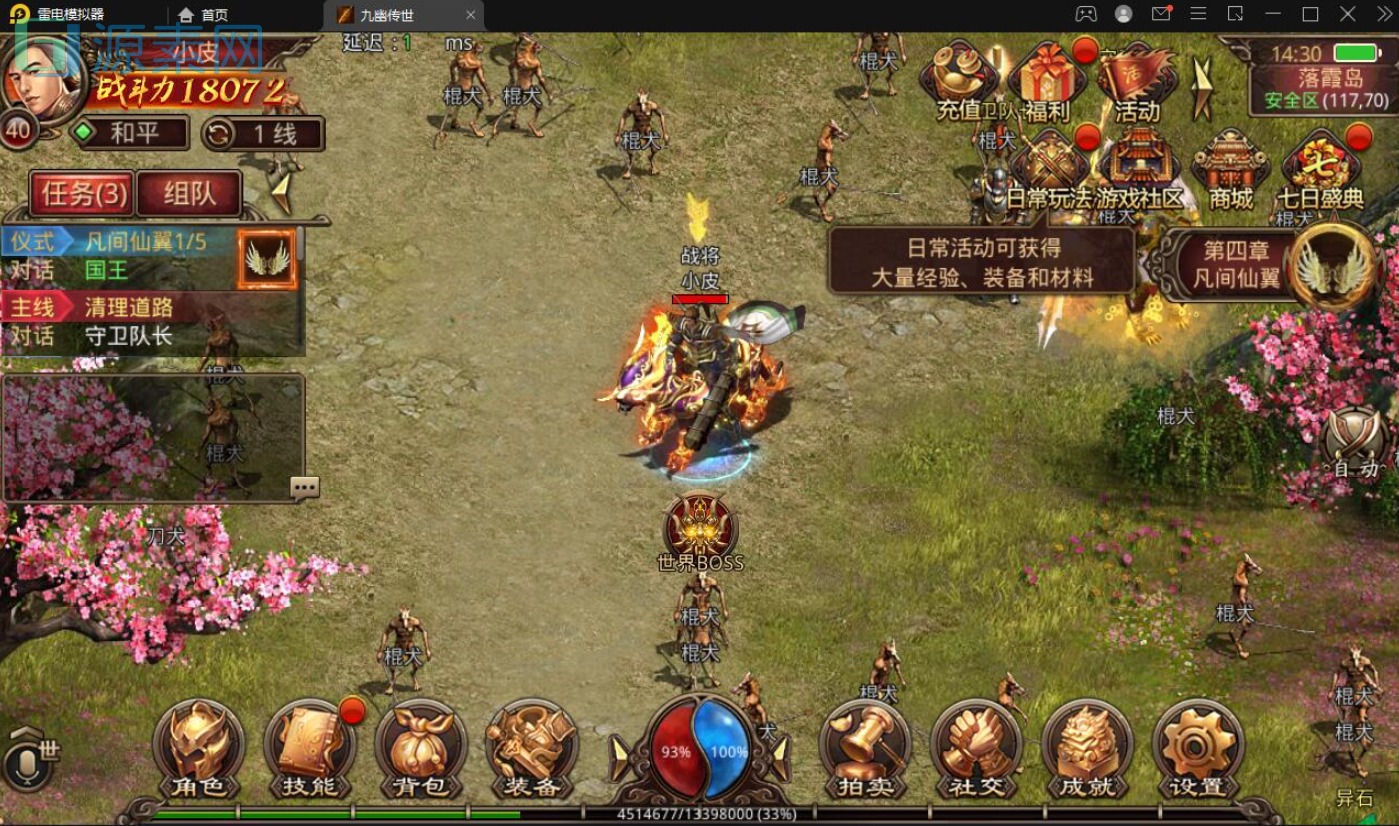
Task: Open the 七日盛典 seven-day festival
Action: [1320, 170]
